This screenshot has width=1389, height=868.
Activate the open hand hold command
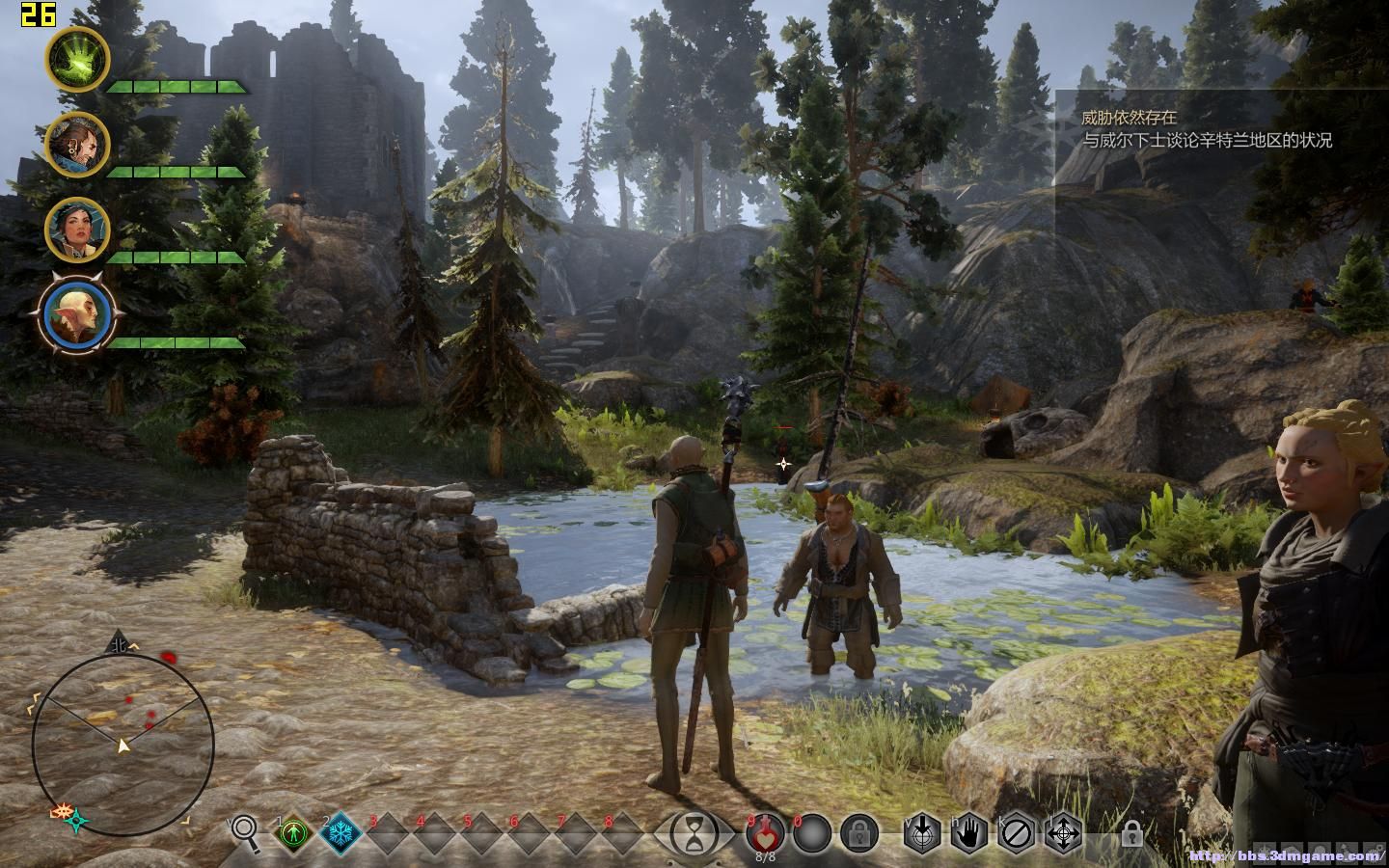pos(968,831)
